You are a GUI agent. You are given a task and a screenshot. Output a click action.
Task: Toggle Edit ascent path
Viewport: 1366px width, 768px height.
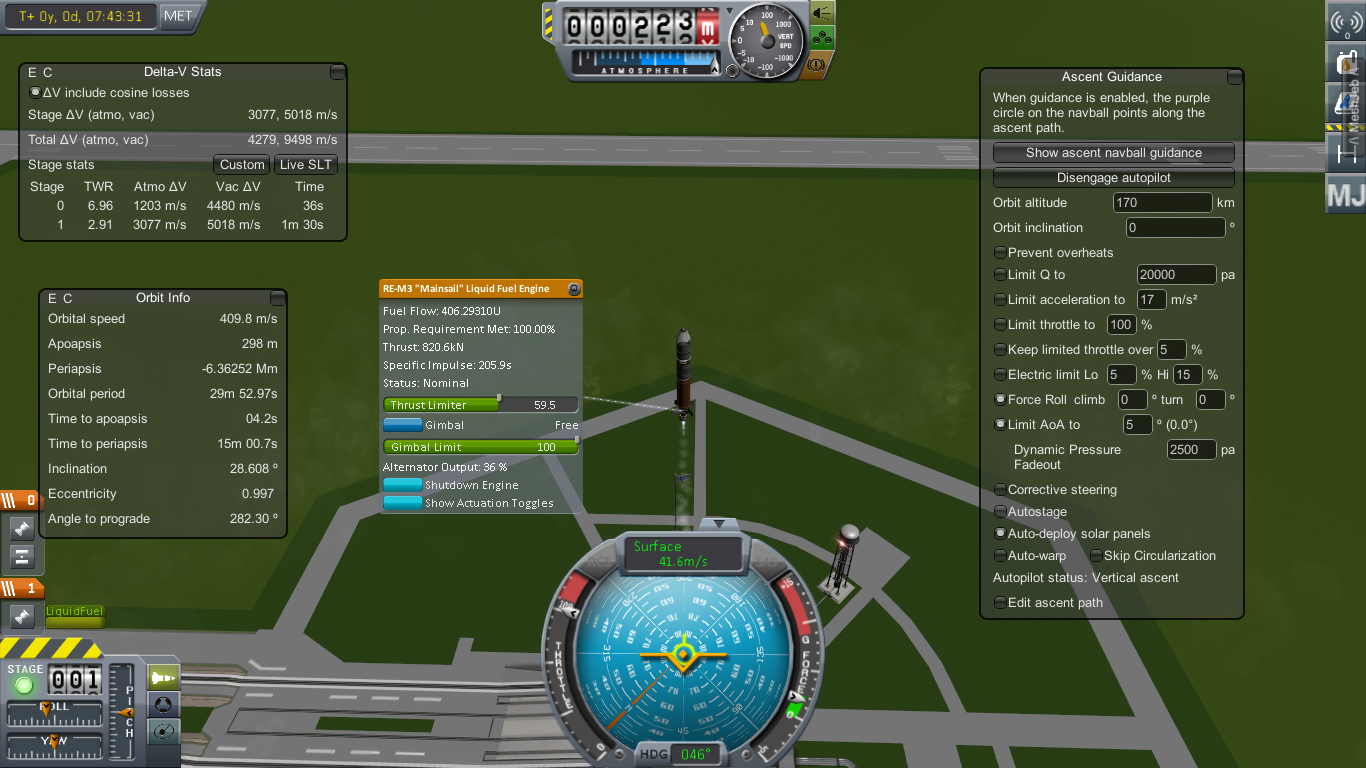tap(1000, 603)
